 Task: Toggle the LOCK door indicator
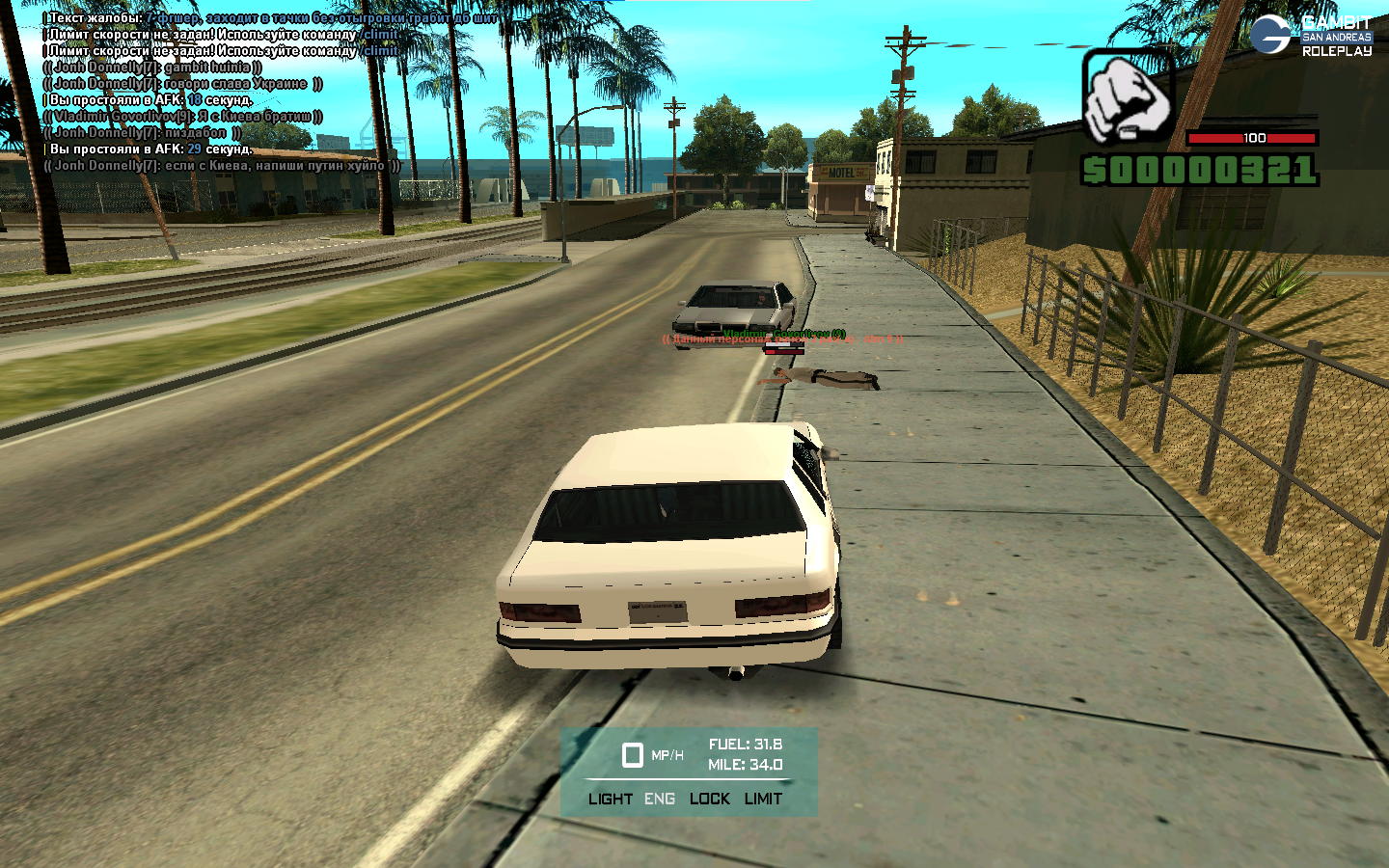[x=709, y=799]
